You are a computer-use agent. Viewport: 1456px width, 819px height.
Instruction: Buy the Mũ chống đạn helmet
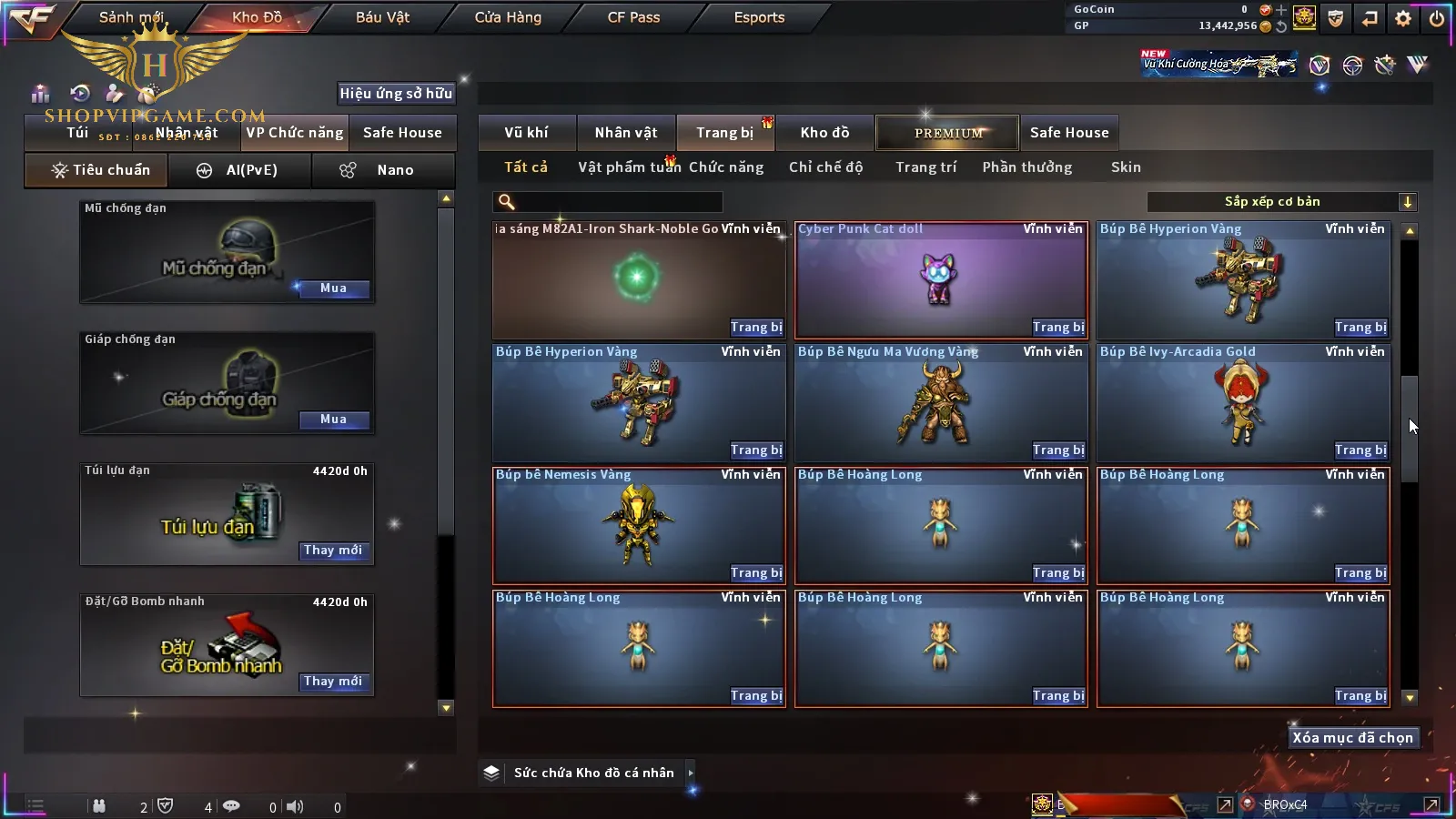[333, 288]
